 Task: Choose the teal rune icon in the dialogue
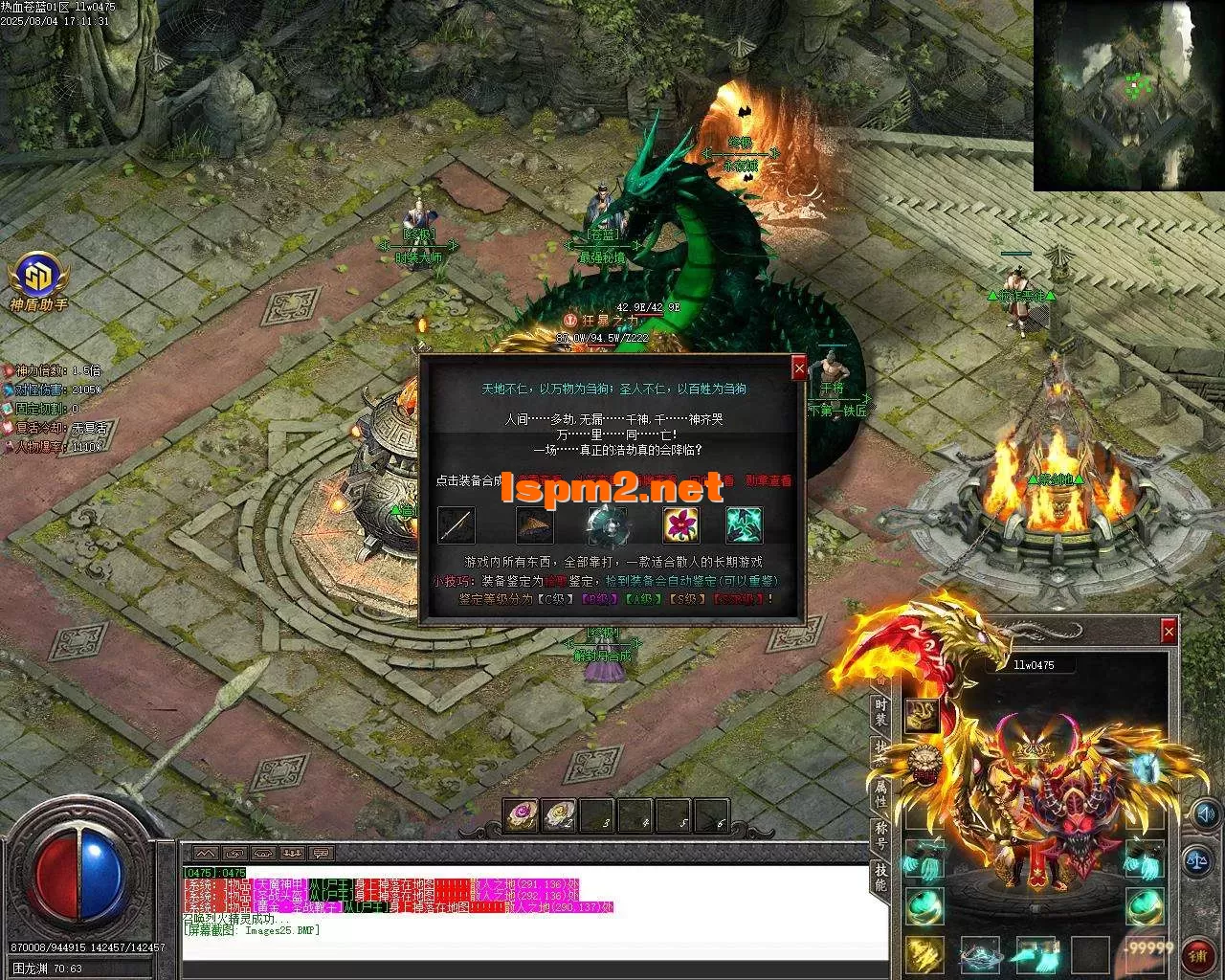(x=744, y=525)
